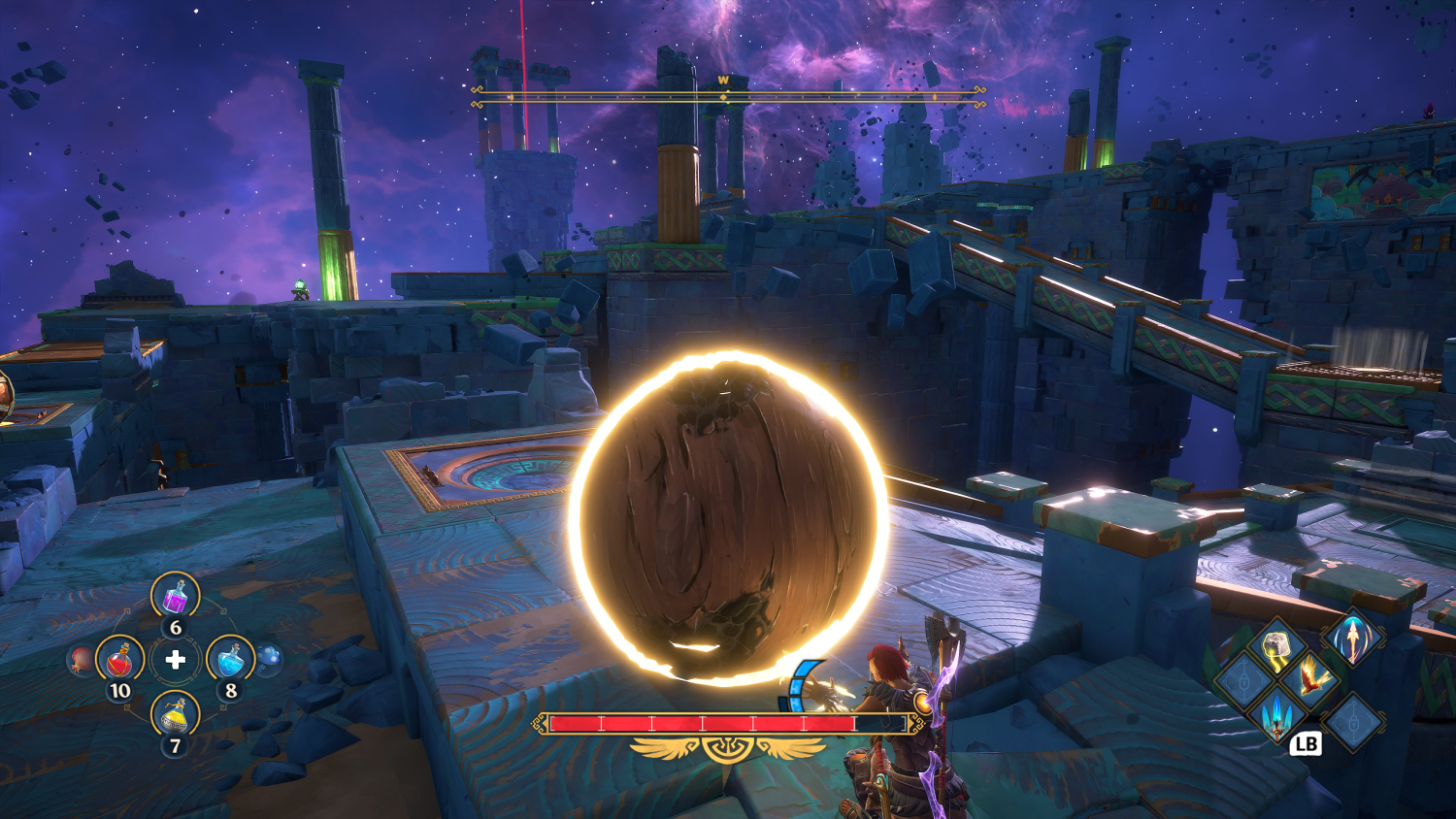Click the pomegranate item icon
This screenshot has width=1456, height=819.
coord(81,661)
